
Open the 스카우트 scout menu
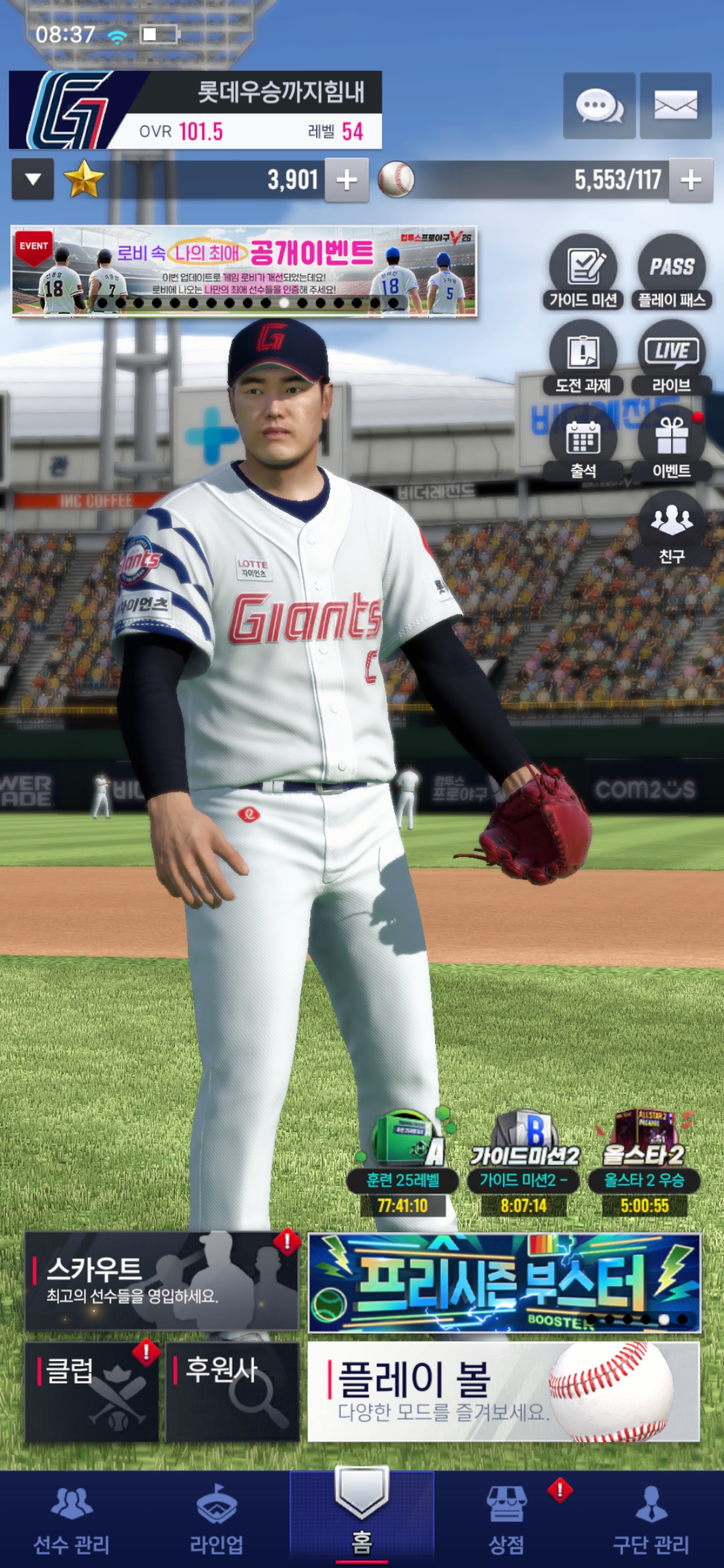[x=161, y=1281]
